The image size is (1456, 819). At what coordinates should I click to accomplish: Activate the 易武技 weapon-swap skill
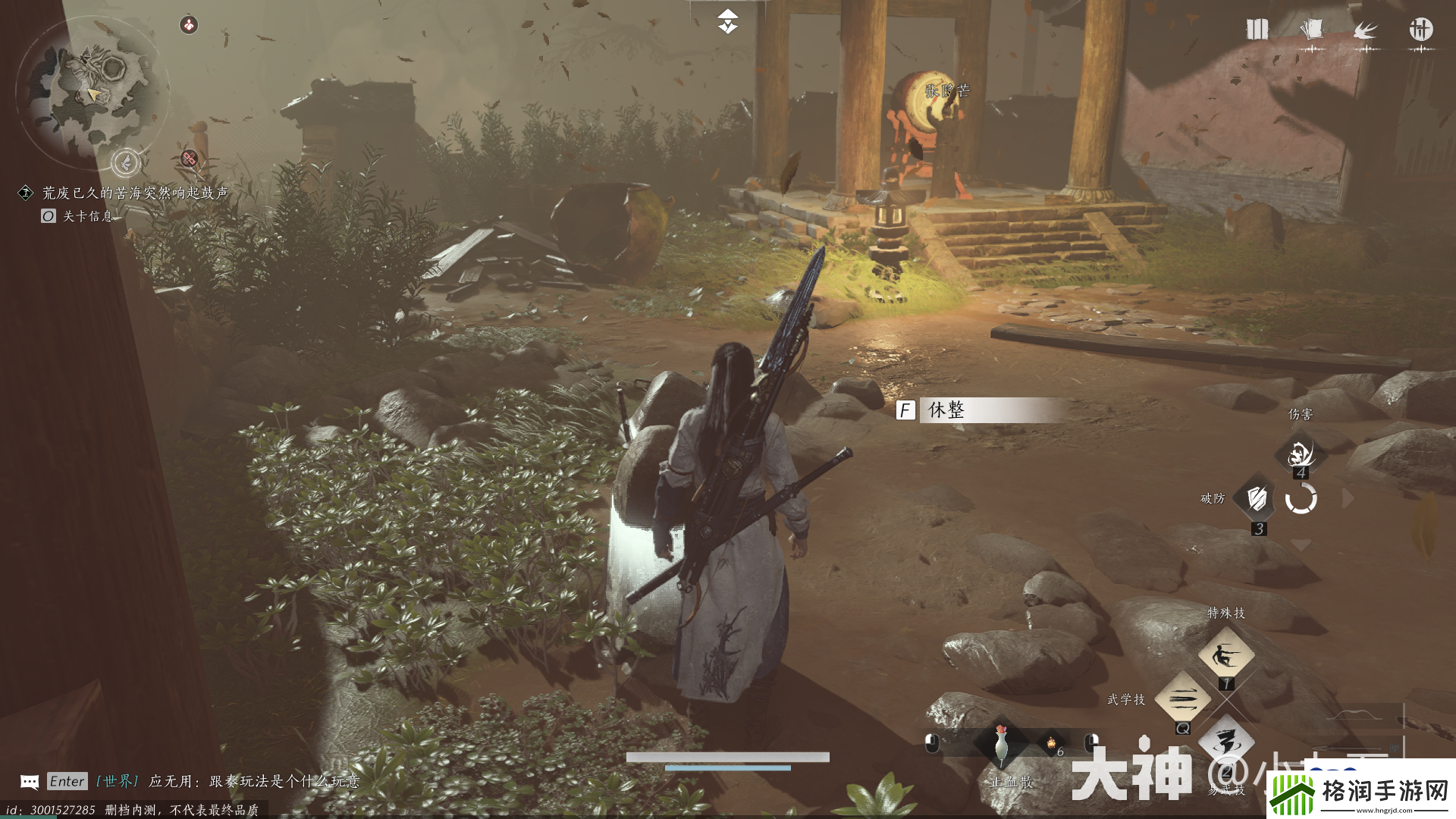point(1225,742)
